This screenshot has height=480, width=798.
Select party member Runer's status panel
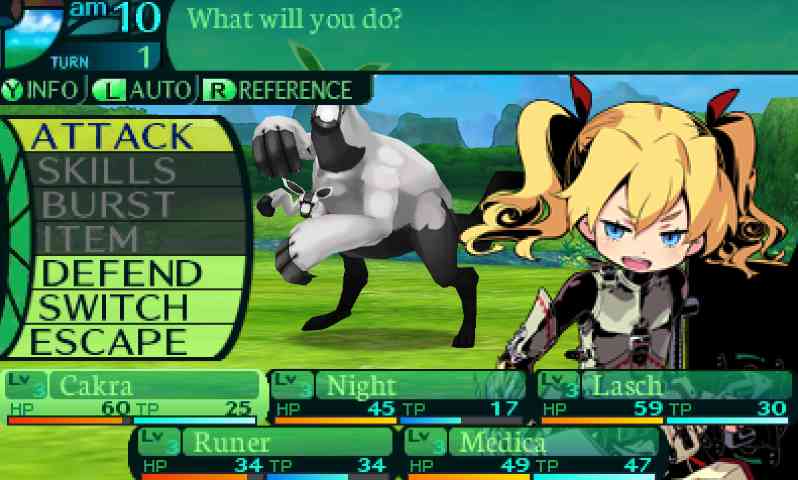262,453
